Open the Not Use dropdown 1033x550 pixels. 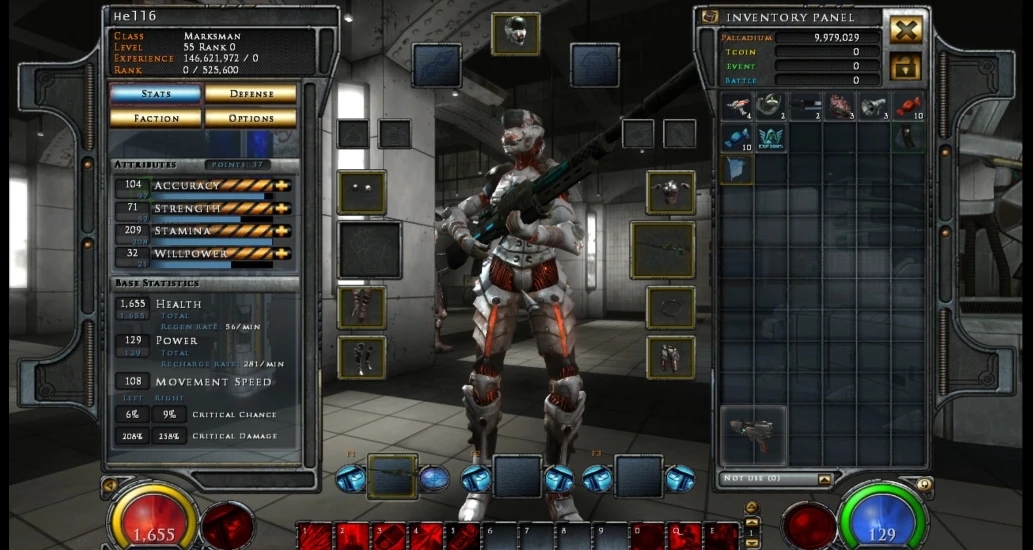(825, 480)
